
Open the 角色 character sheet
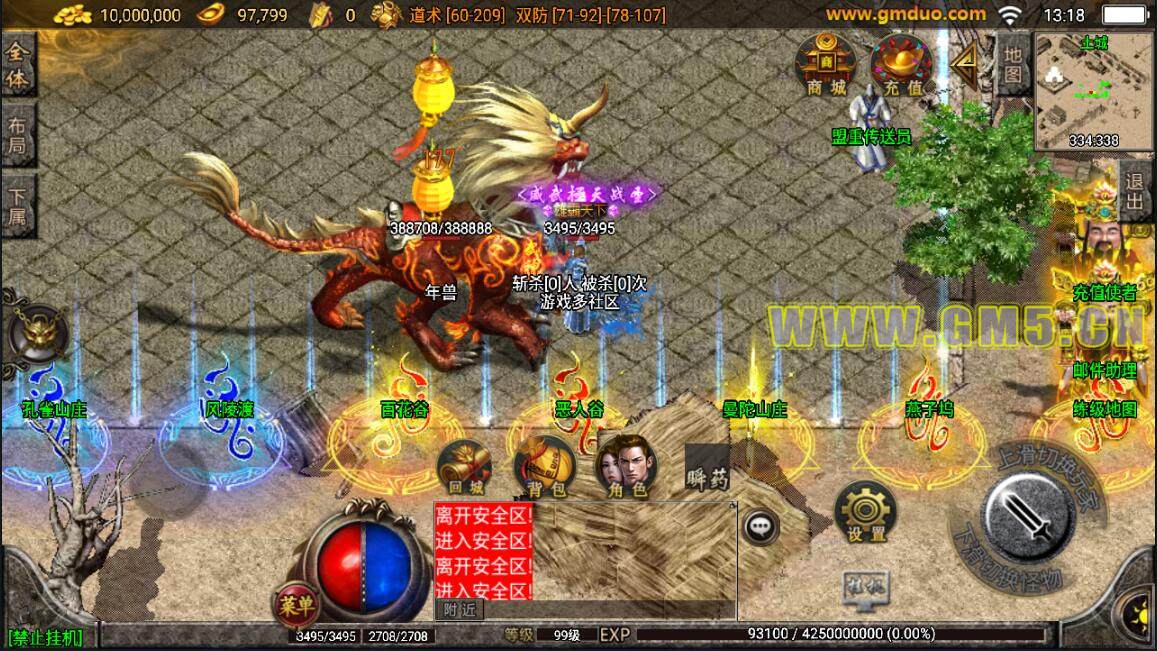click(x=622, y=468)
